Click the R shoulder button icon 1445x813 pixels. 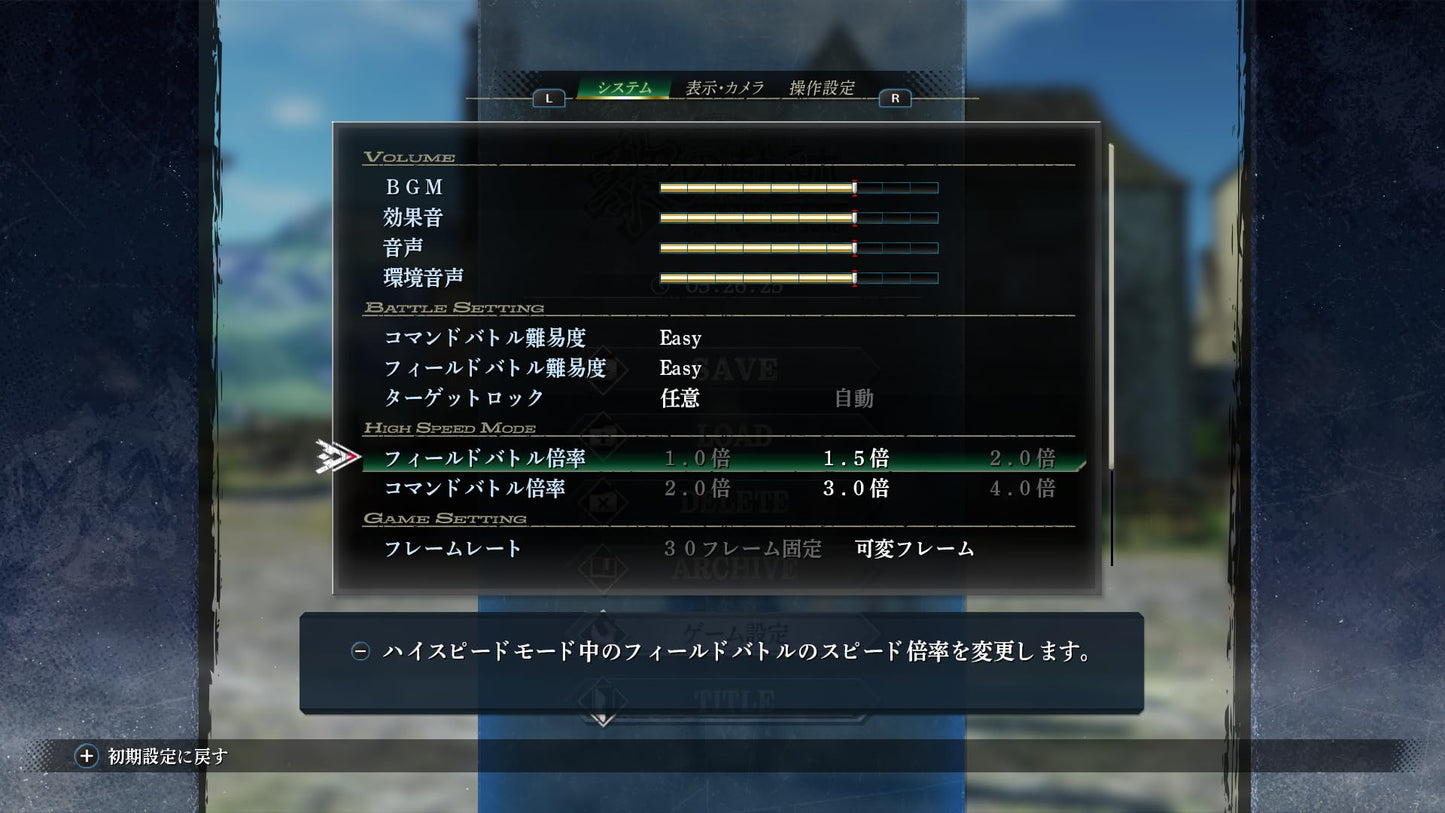click(895, 97)
